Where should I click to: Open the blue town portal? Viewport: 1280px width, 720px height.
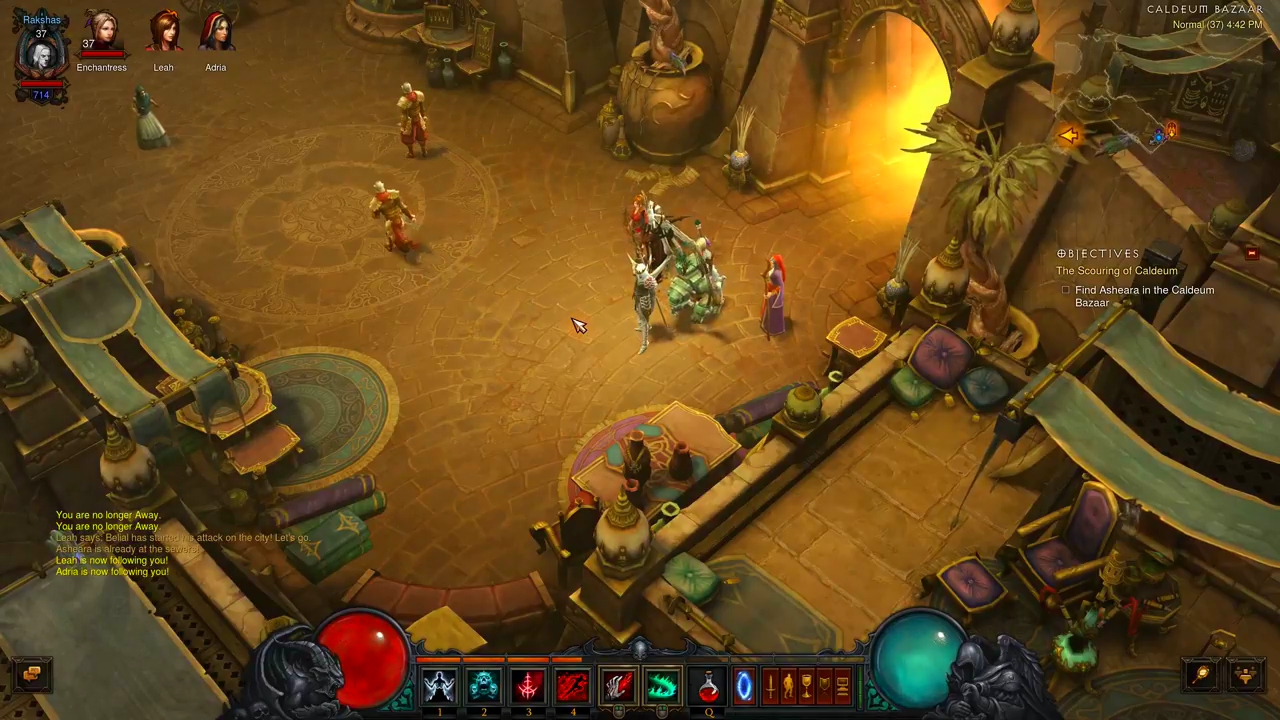[x=743, y=686]
